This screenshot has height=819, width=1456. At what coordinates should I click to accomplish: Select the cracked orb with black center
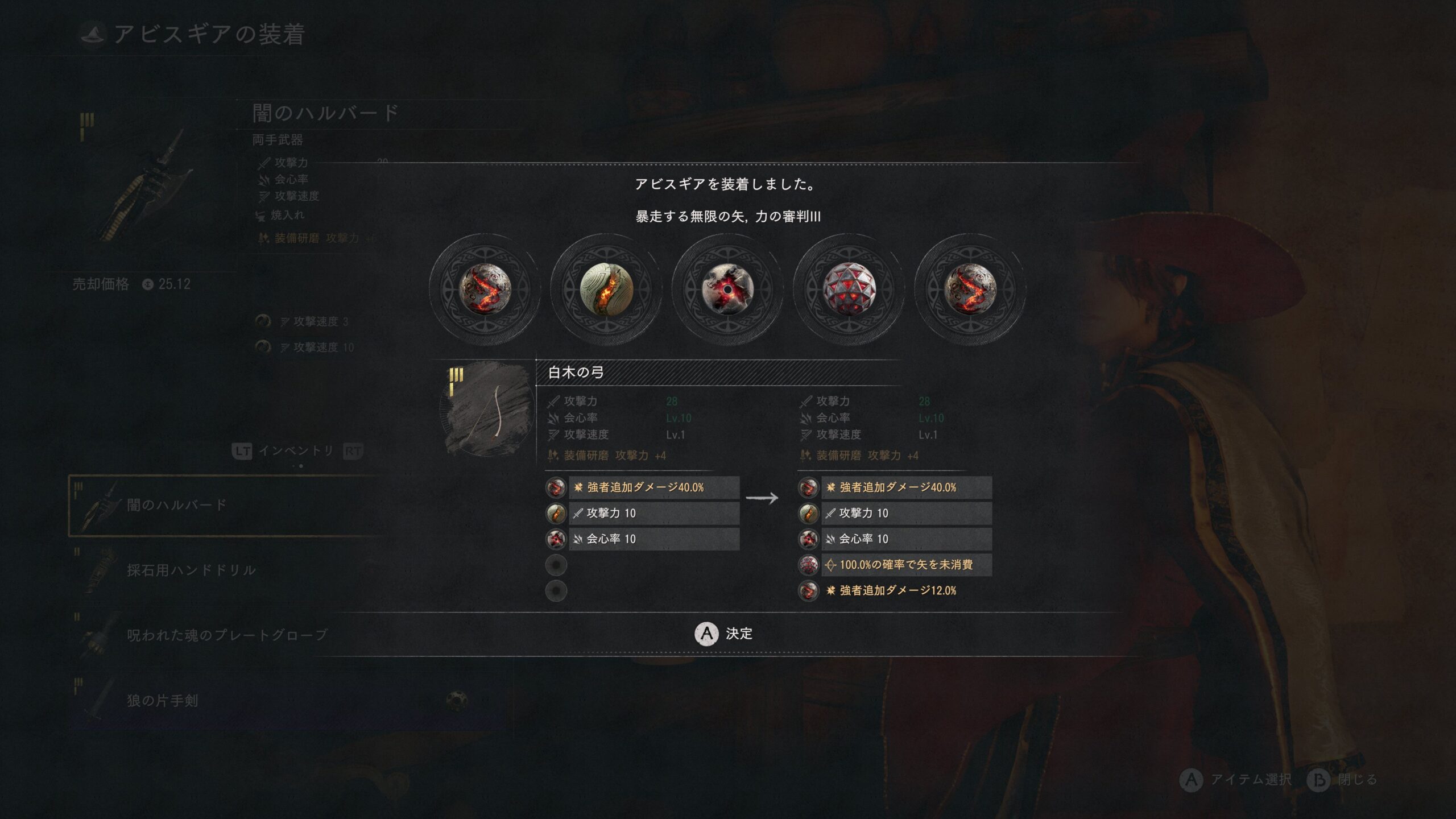click(727, 289)
